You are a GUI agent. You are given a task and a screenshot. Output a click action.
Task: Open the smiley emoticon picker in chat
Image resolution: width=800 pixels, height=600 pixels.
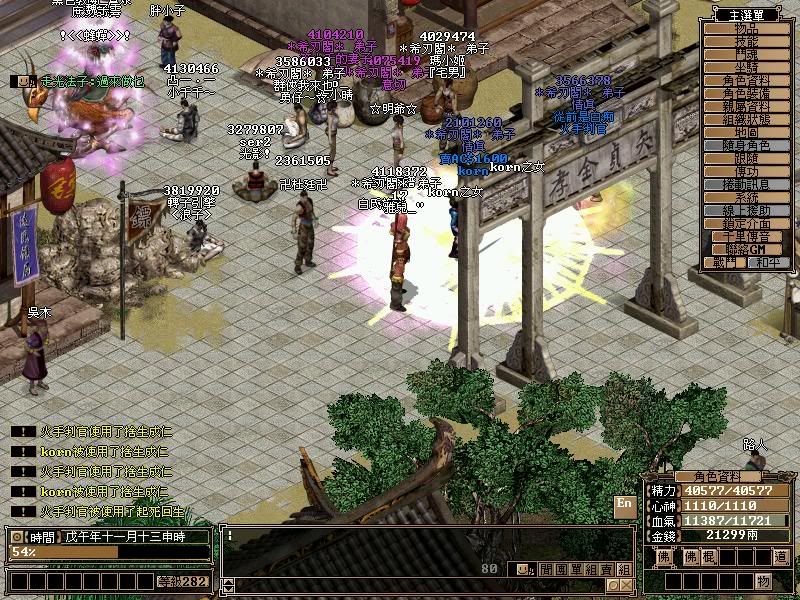tap(520, 569)
